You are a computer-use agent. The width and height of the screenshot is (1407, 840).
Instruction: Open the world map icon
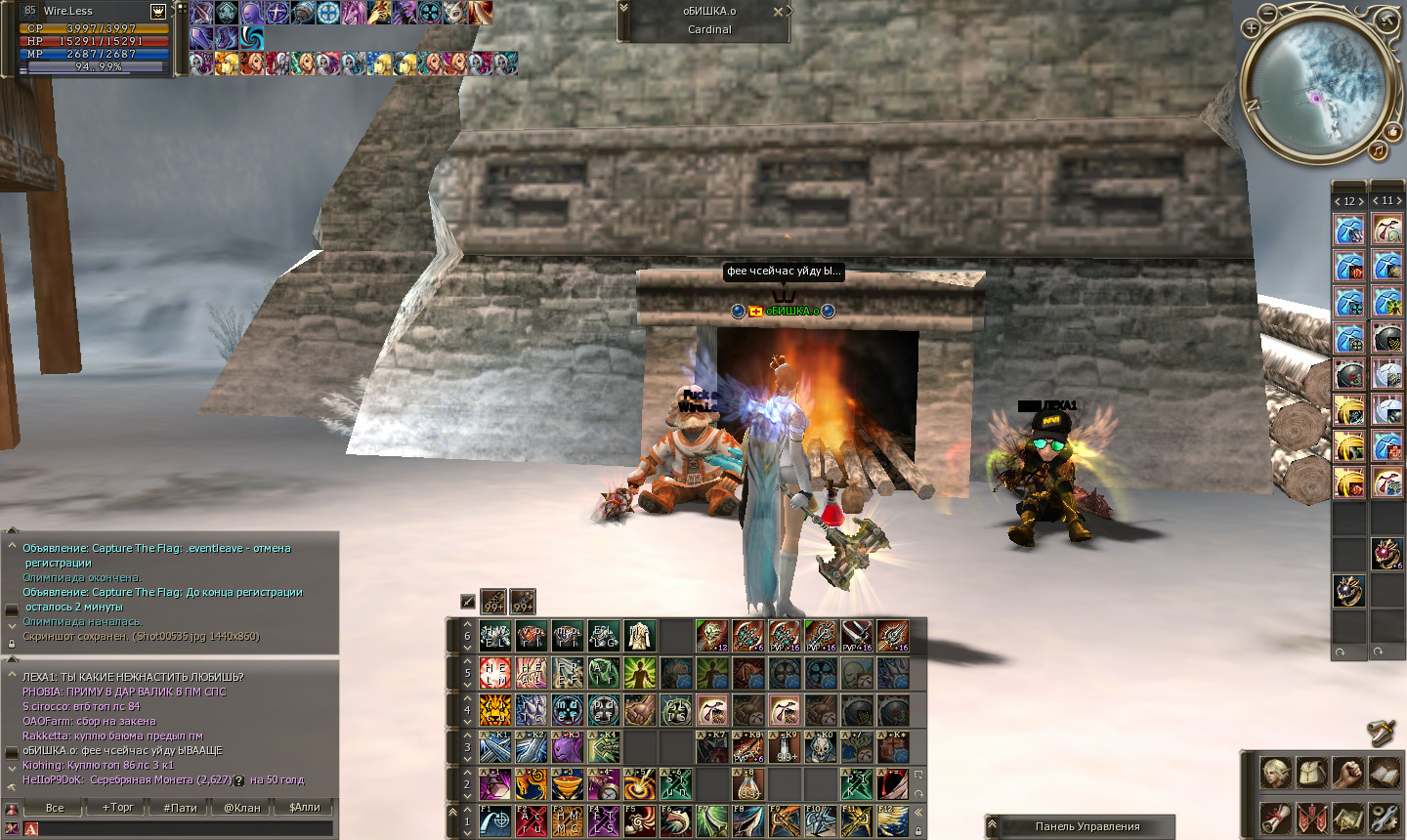click(1347, 817)
